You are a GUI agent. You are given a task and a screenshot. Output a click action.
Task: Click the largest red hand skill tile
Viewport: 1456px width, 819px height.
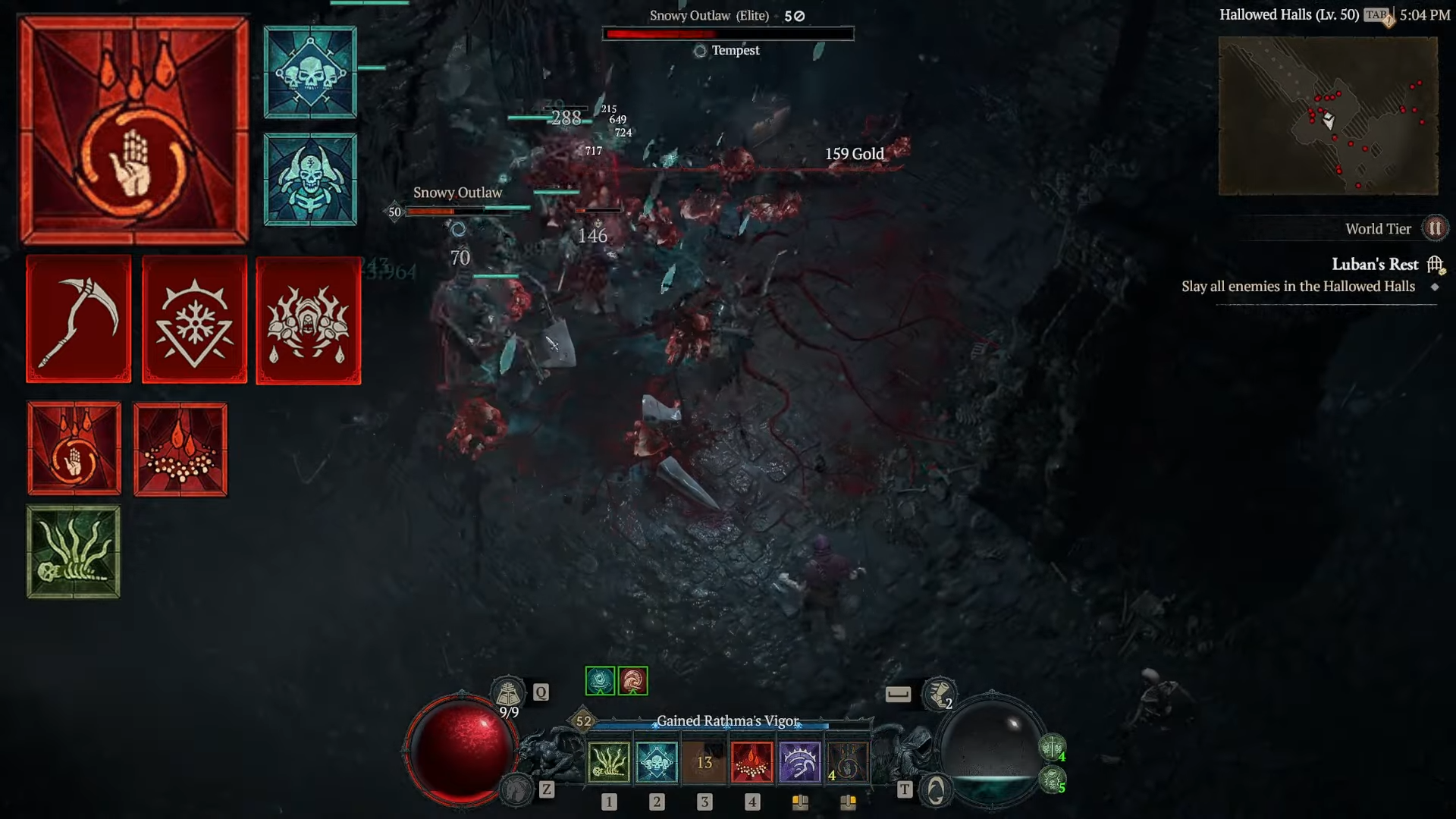pyautogui.click(x=134, y=130)
